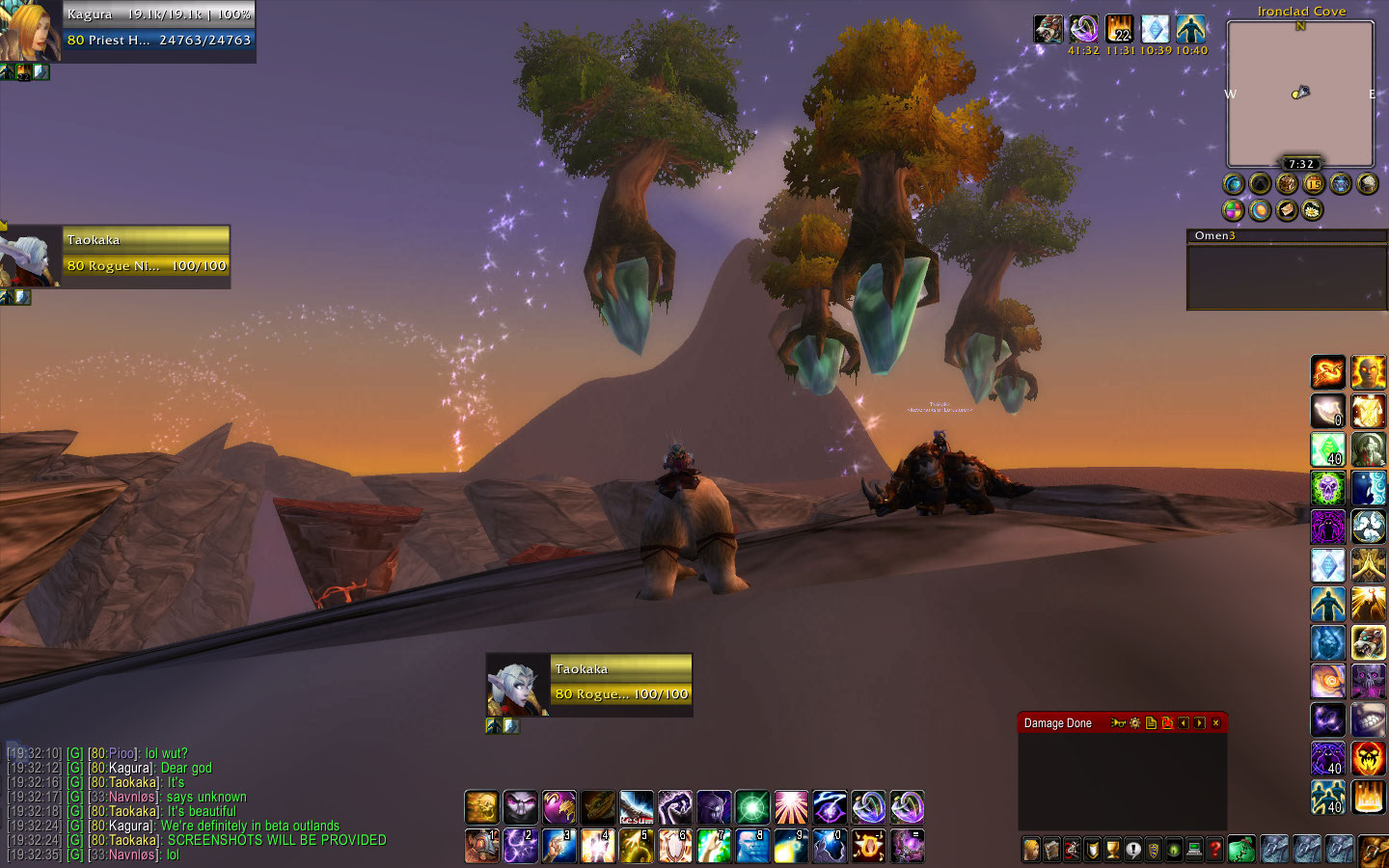Screen dimensions: 1389x868
Task: Use the Resurrection spell icon labeled Resu
Action: coord(637,807)
